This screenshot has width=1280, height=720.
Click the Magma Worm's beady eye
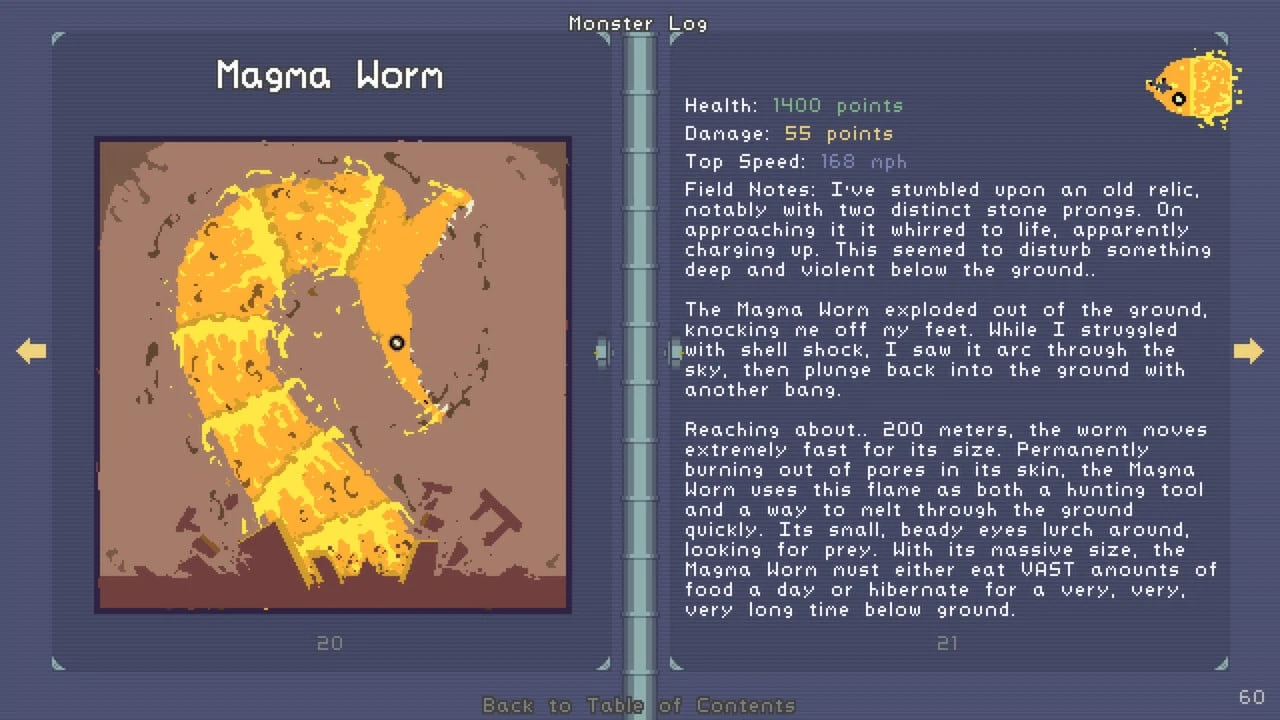396,343
